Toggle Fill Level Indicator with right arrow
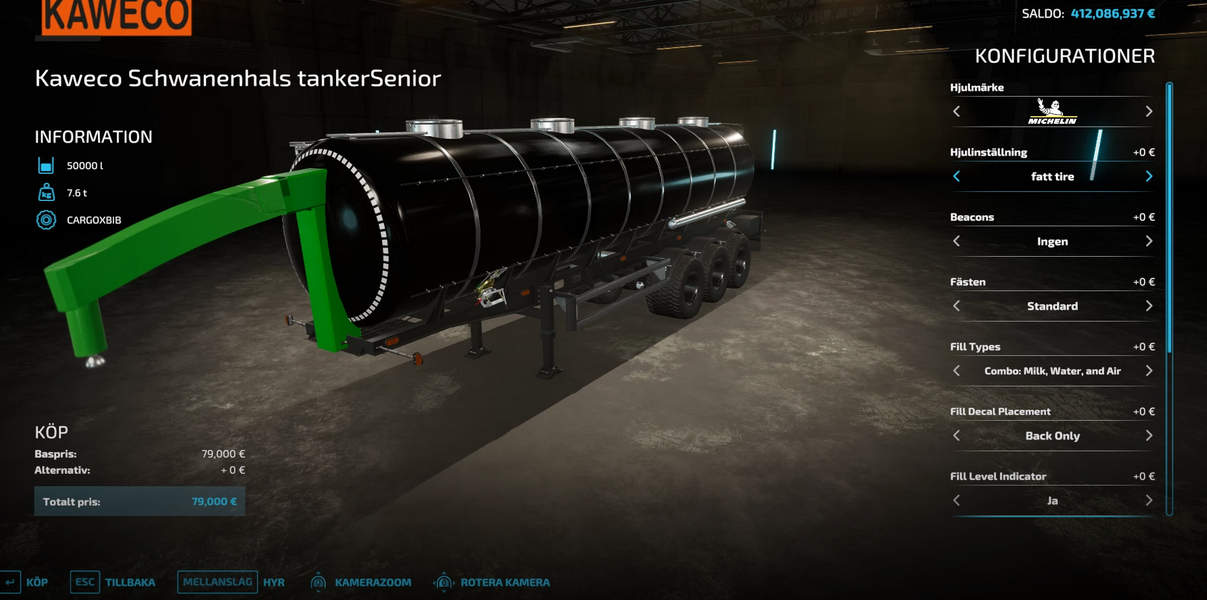Image resolution: width=1207 pixels, height=600 pixels. pyautogui.click(x=1148, y=500)
